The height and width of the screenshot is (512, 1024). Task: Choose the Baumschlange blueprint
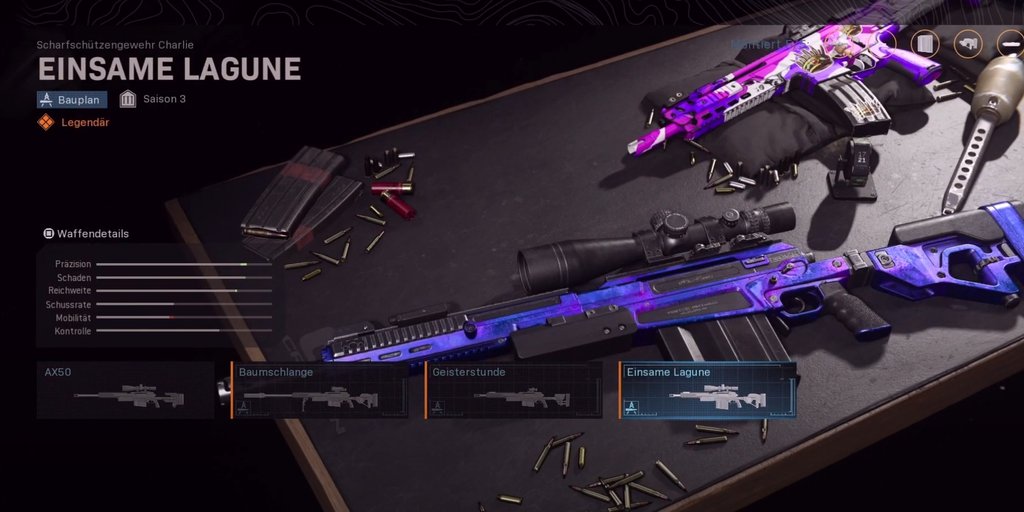pyautogui.click(x=322, y=390)
